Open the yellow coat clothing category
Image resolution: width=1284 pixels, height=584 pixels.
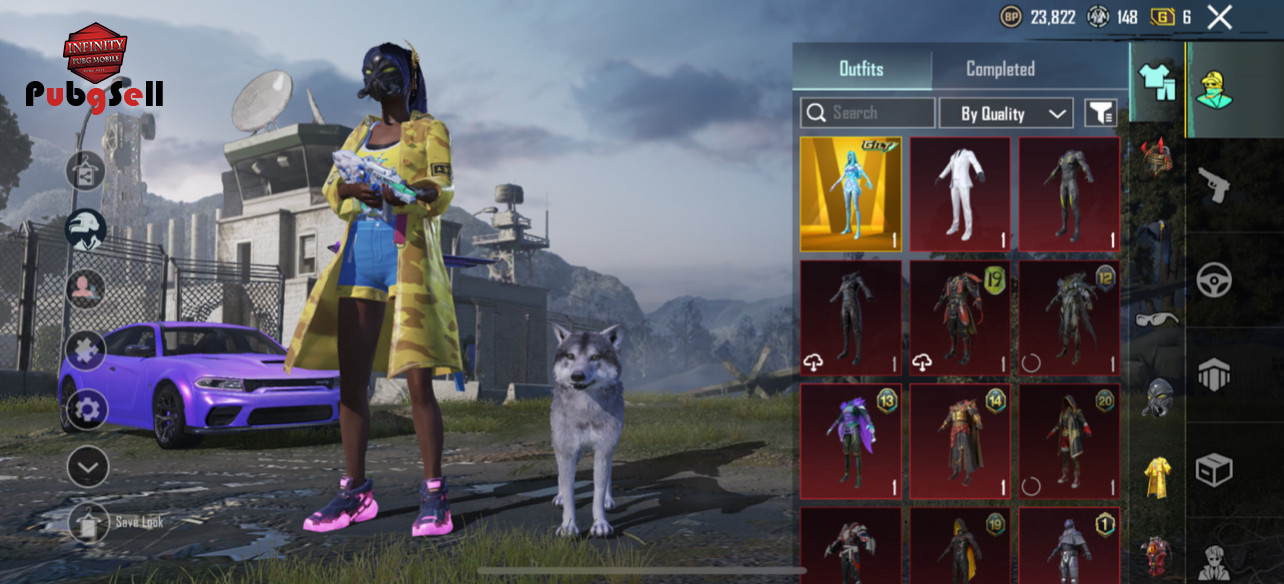[1157, 476]
